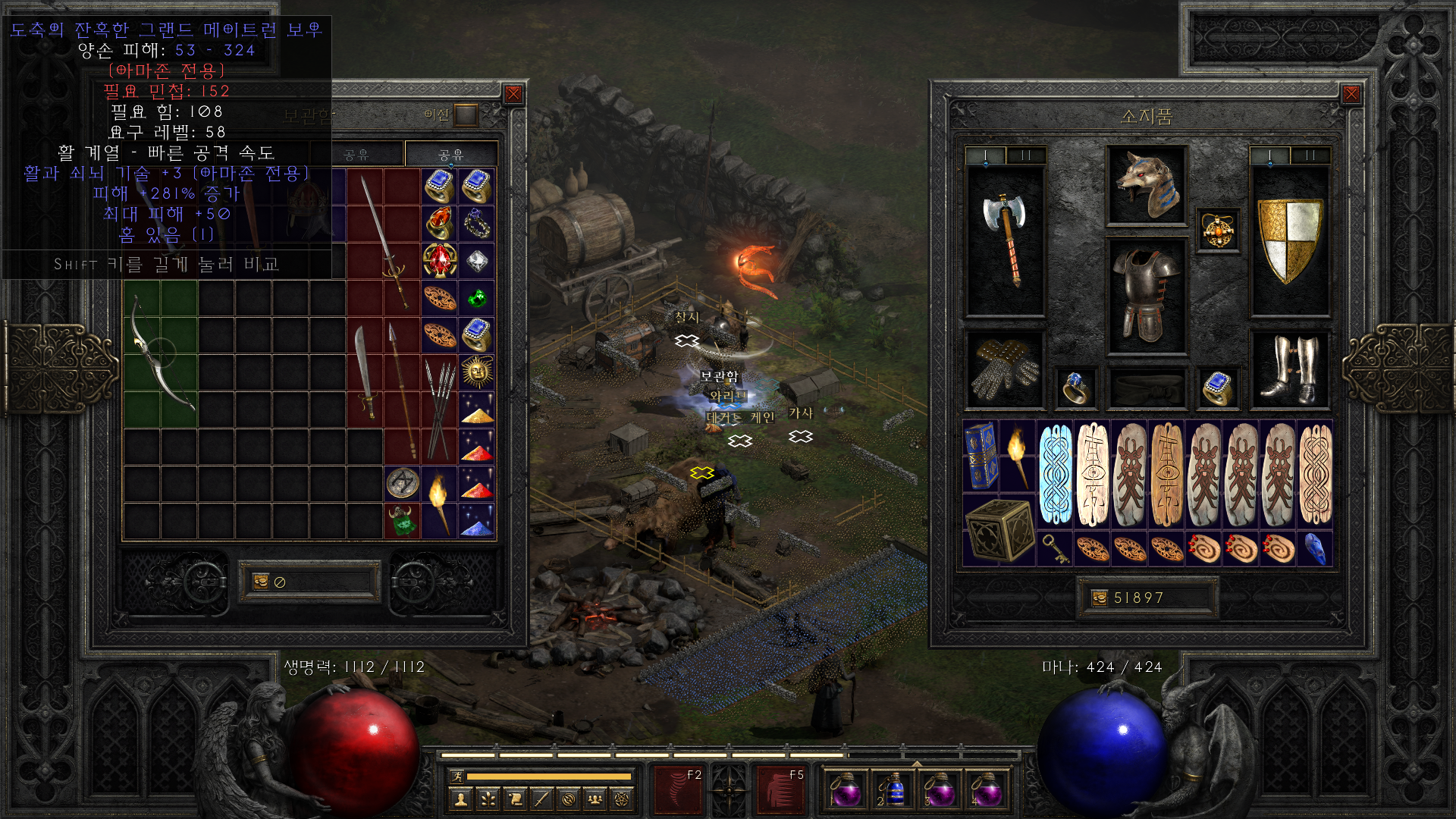Close the inventory panel
1456x819 pixels.
click(1351, 94)
